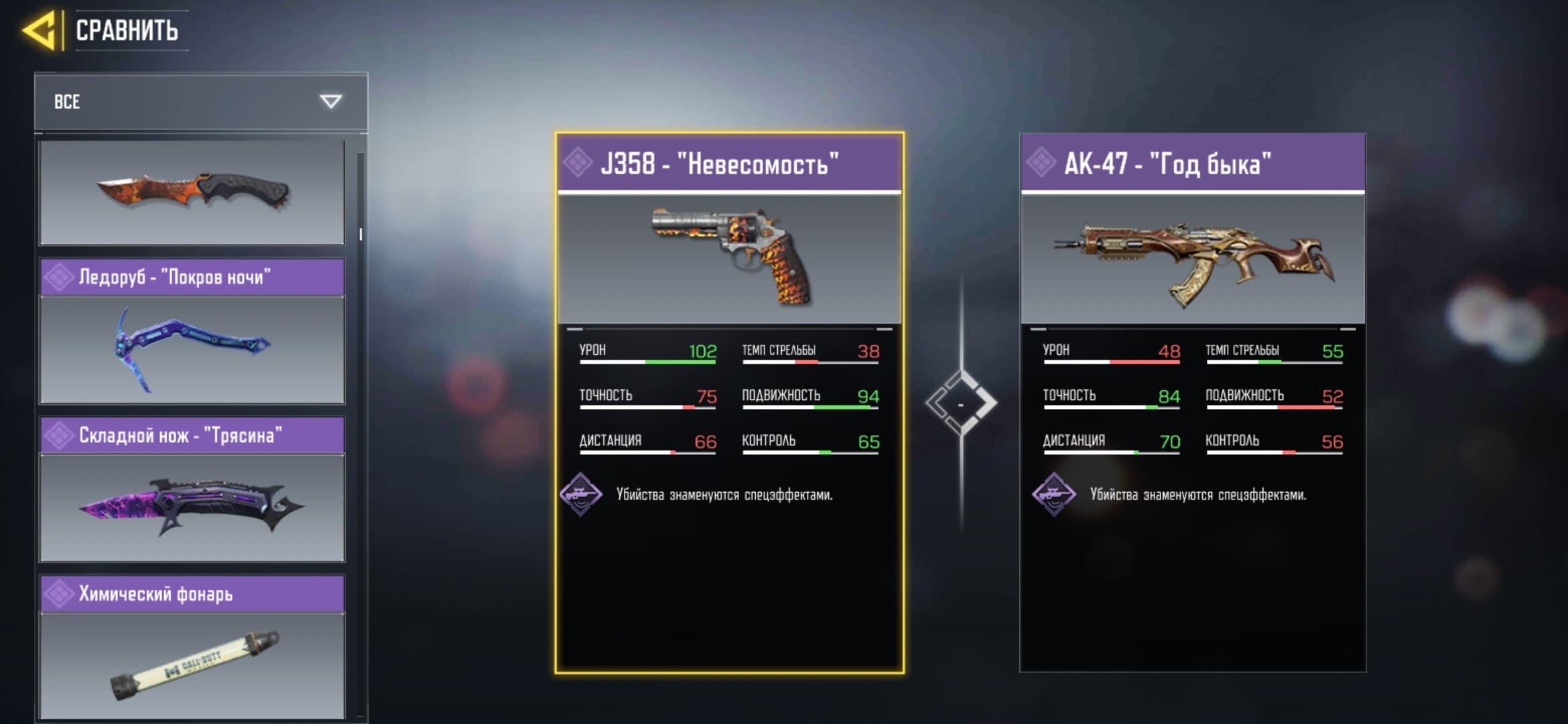This screenshot has width=1568, height=724.
Task: Select the J358 "Невесомость" comparison card
Action: click(729, 402)
